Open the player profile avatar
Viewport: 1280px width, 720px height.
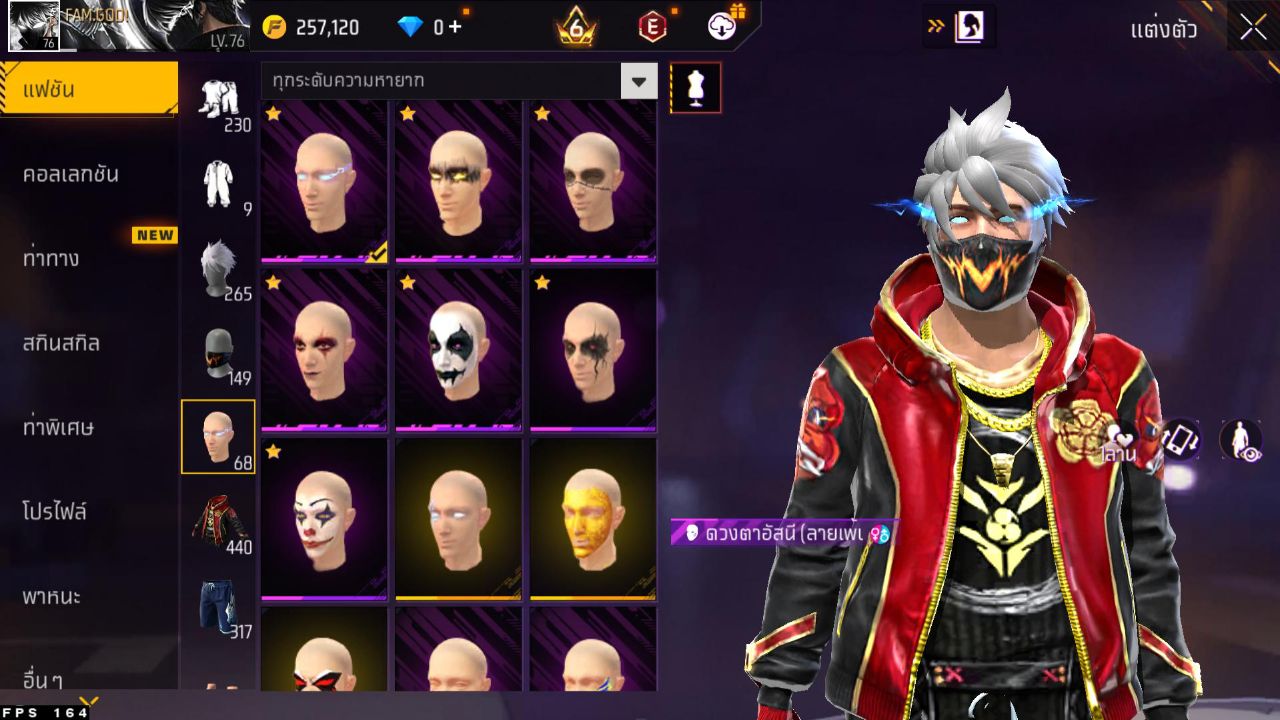[34, 26]
